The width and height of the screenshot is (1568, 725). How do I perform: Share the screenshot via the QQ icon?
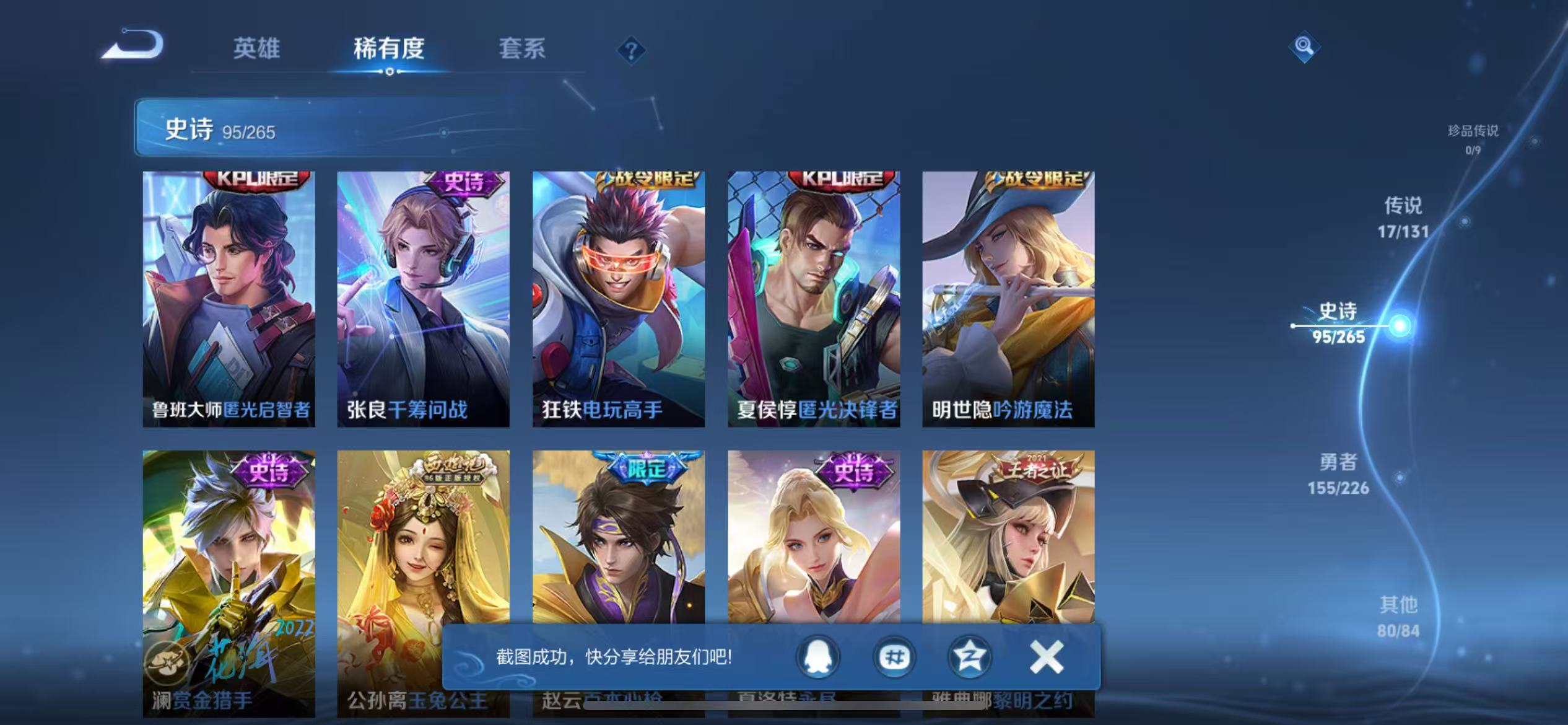tap(817, 659)
